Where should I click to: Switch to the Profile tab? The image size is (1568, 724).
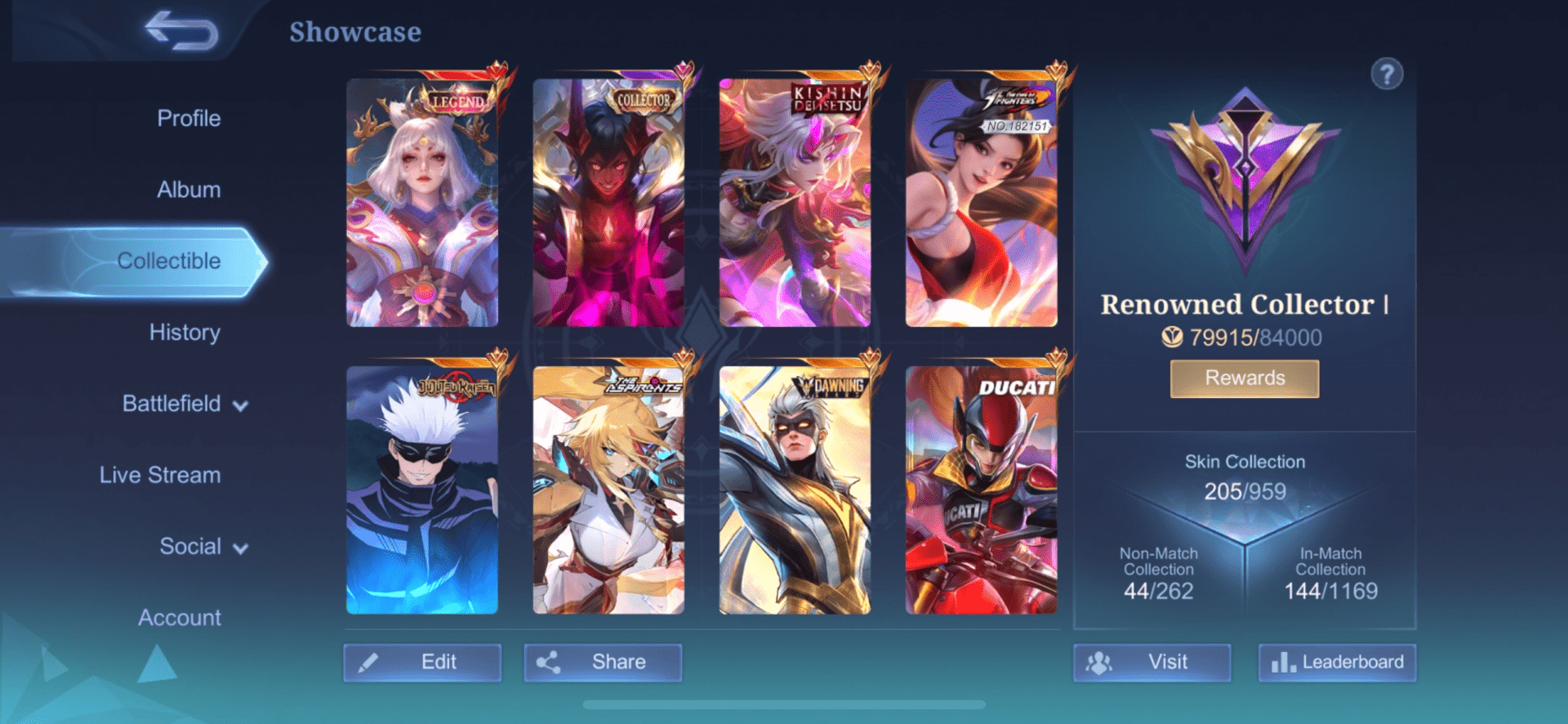click(x=189, y=118)
